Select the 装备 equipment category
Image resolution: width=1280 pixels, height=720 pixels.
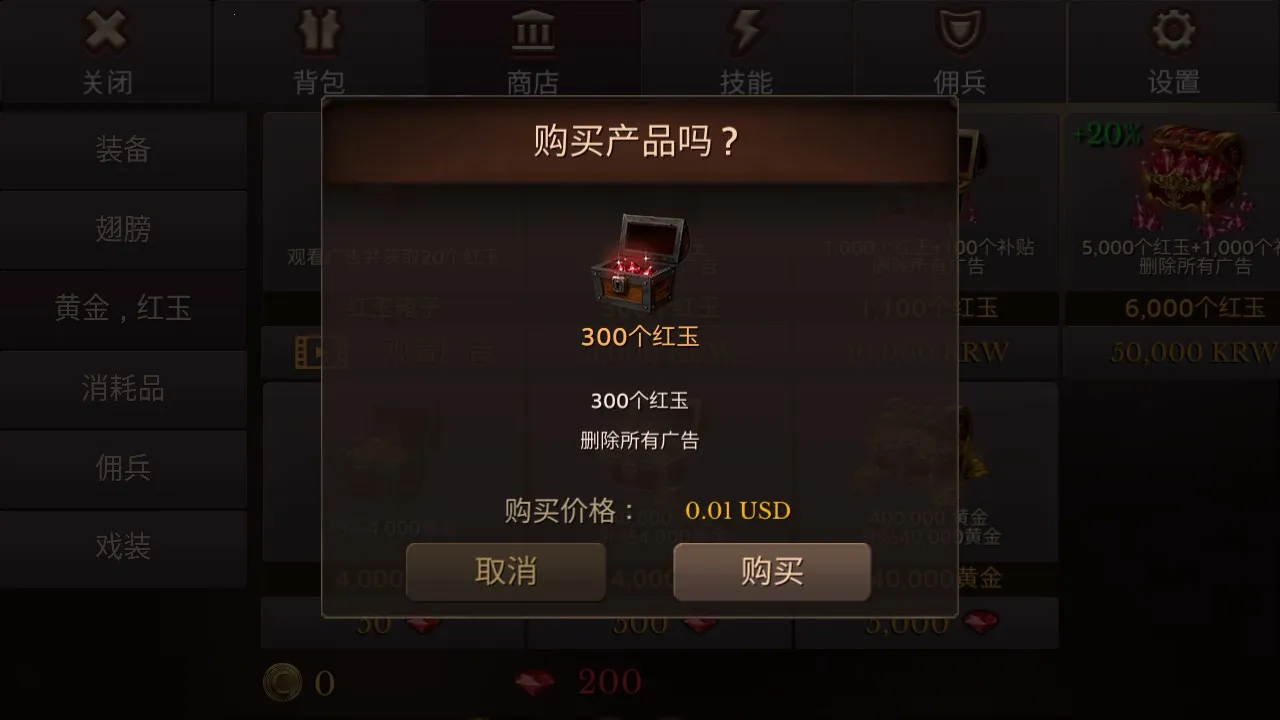(123, 150)
